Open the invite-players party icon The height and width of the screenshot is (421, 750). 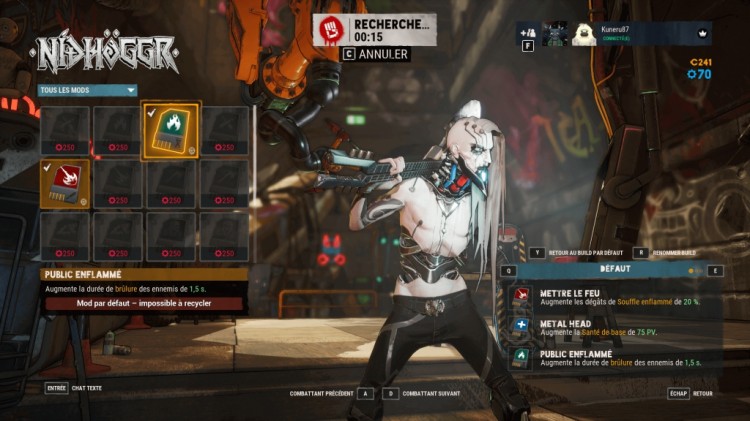[x=527, y=31]
